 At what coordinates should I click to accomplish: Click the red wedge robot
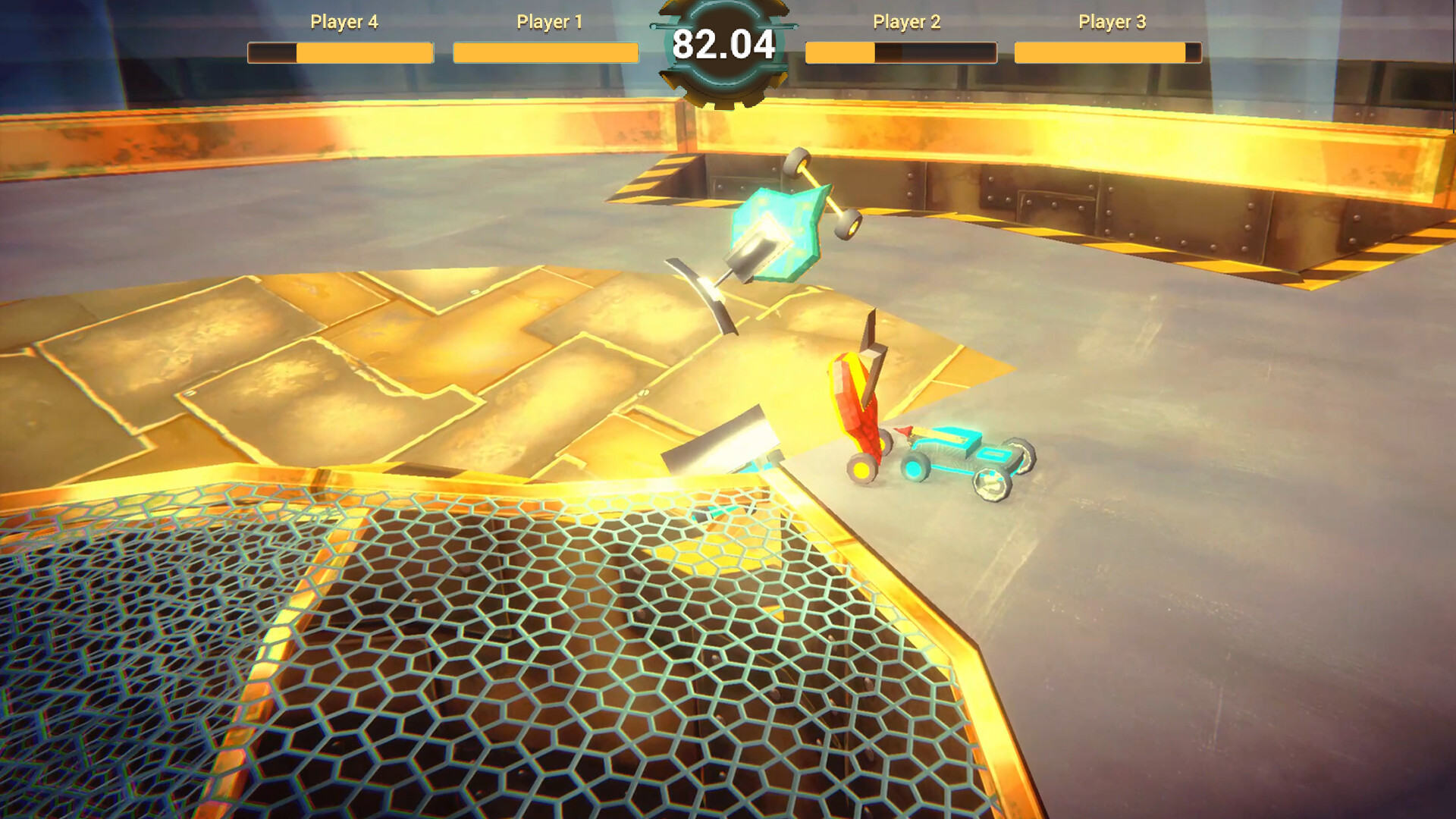(861, 402)
